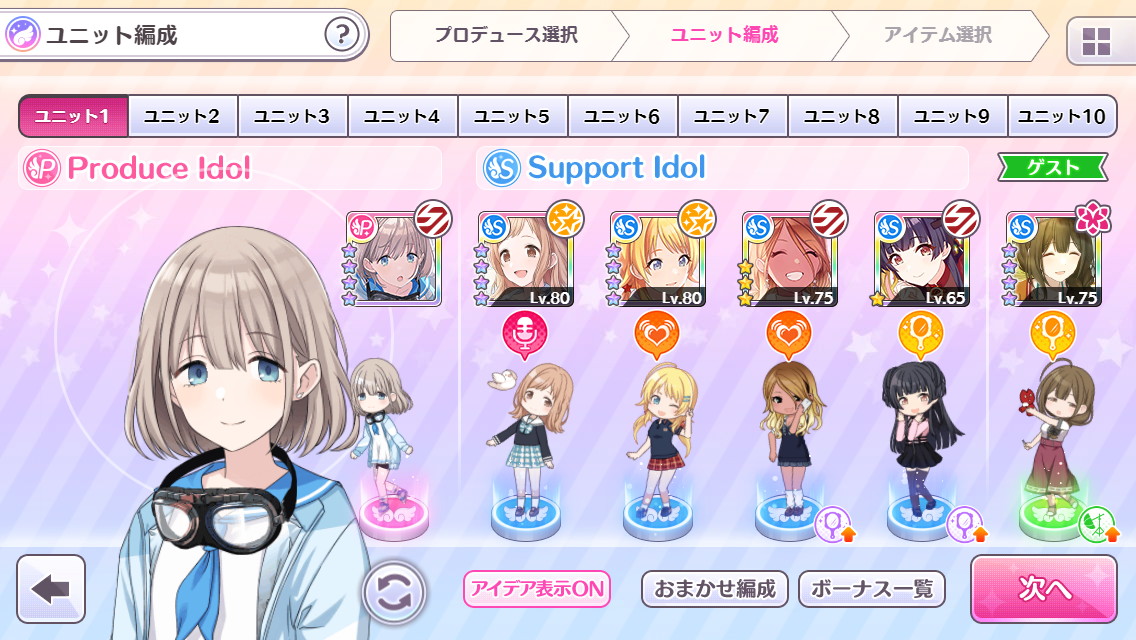Choose the guest support idol card
This screenshot has height=640, width=1136.
pos(1053,258)
